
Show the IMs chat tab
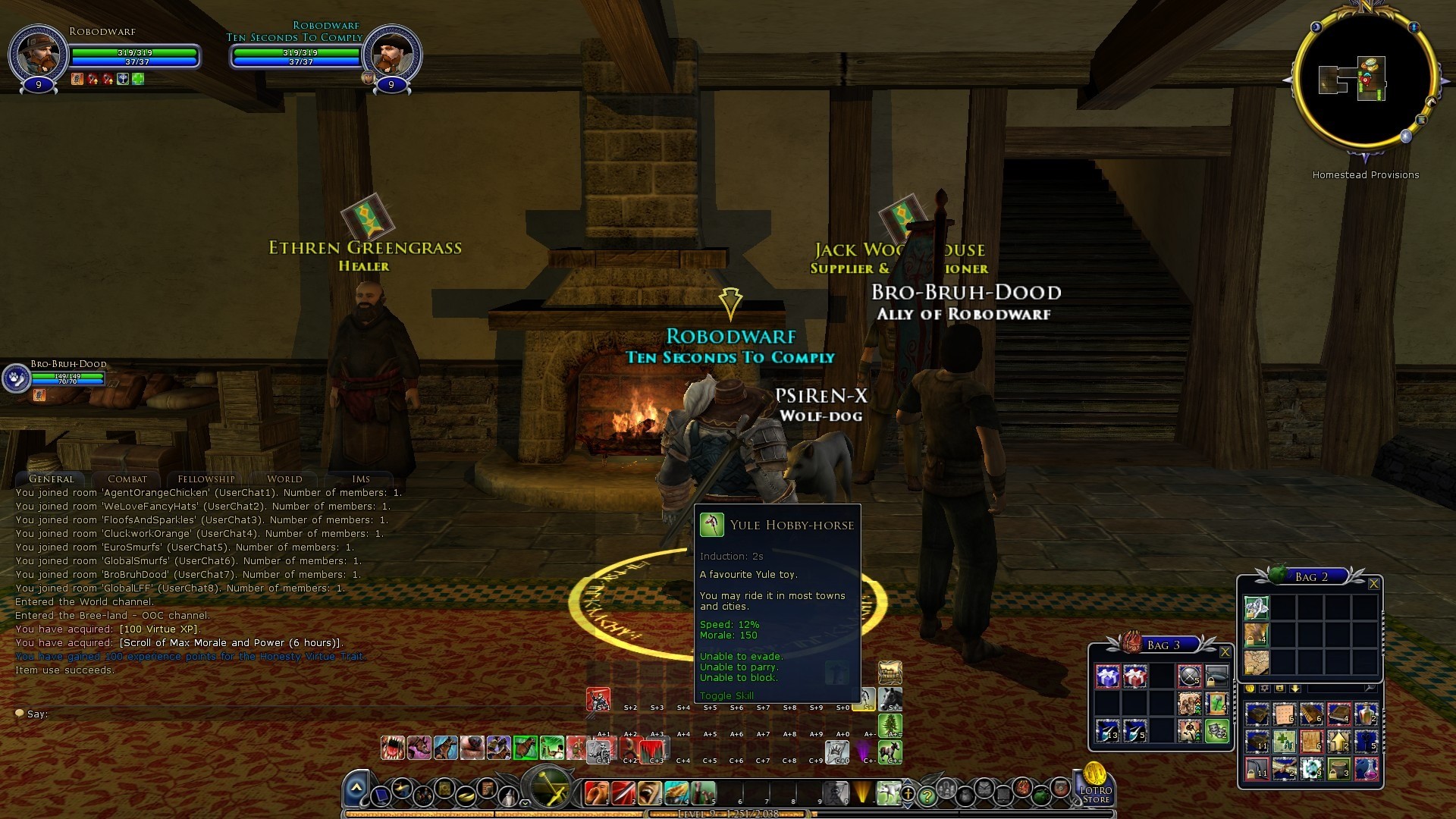(x=361, y=479)
